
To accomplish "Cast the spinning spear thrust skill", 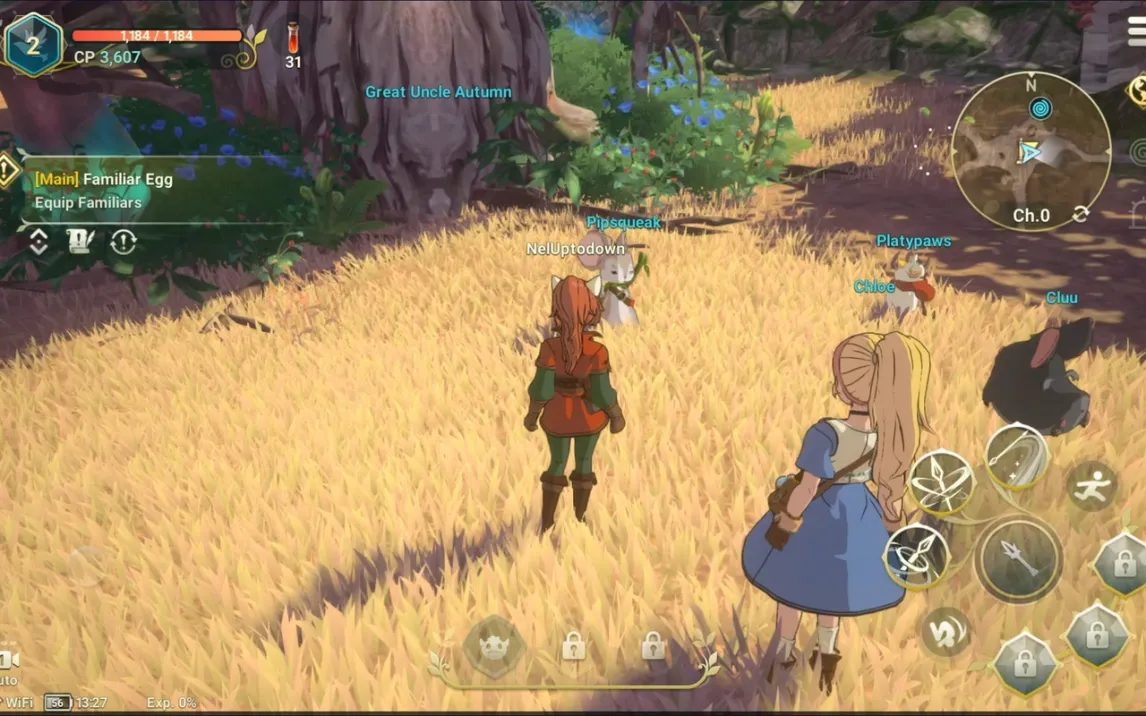I will pyautogui.click(x=916, y=556).
